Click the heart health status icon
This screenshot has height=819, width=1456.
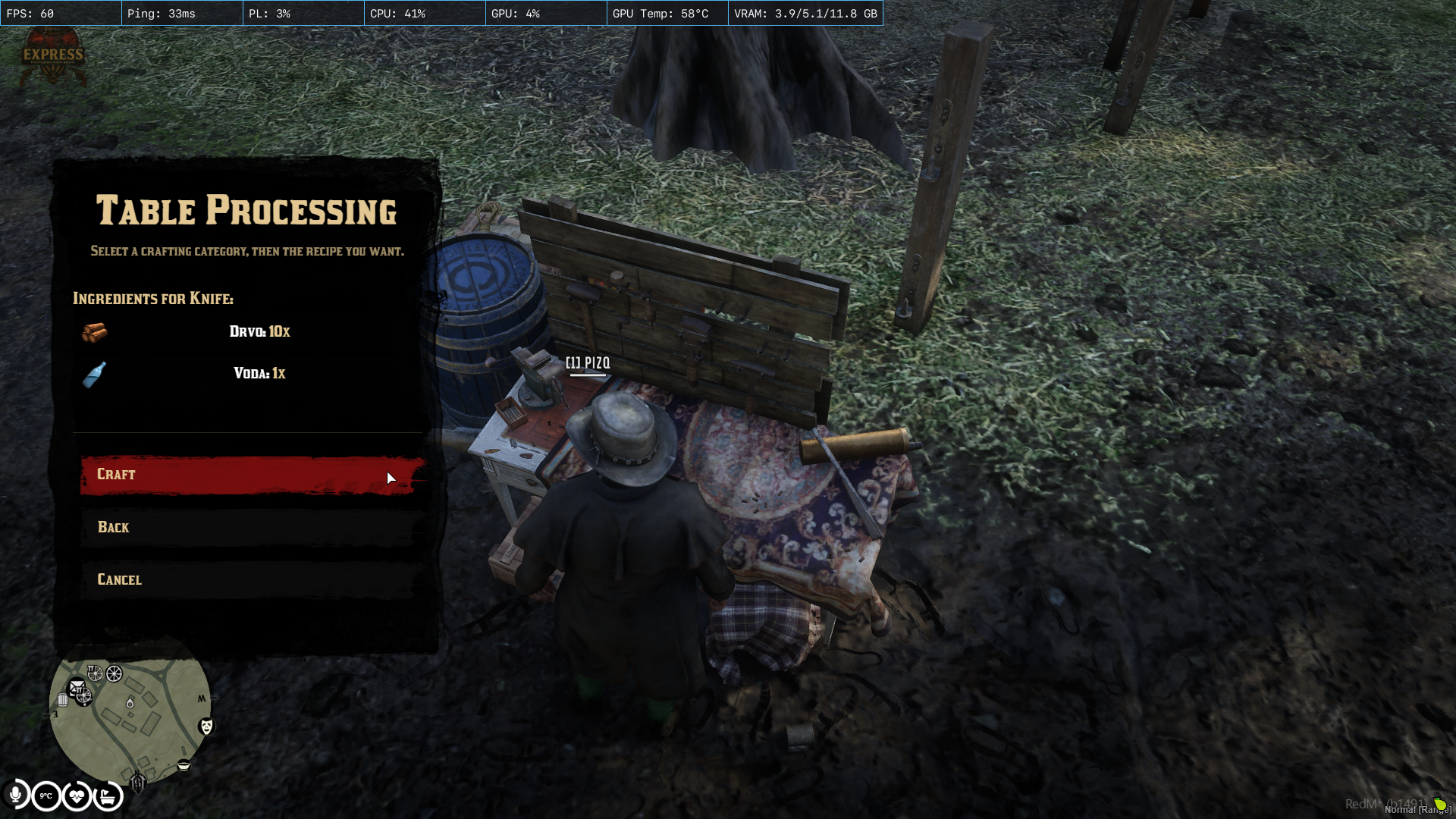(x=77, y=796)
